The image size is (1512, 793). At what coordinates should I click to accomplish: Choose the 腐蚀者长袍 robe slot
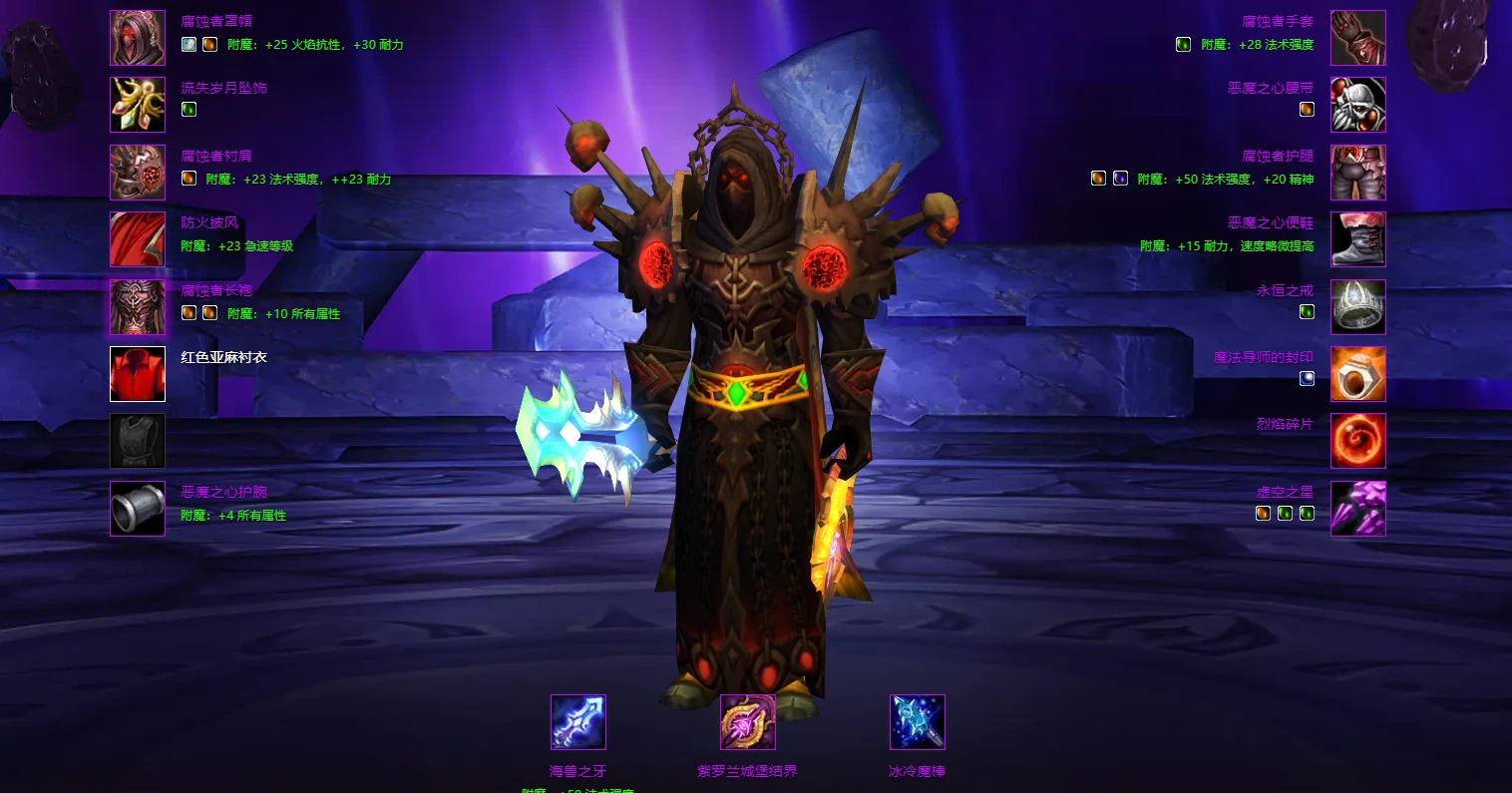tap(138, 307)
